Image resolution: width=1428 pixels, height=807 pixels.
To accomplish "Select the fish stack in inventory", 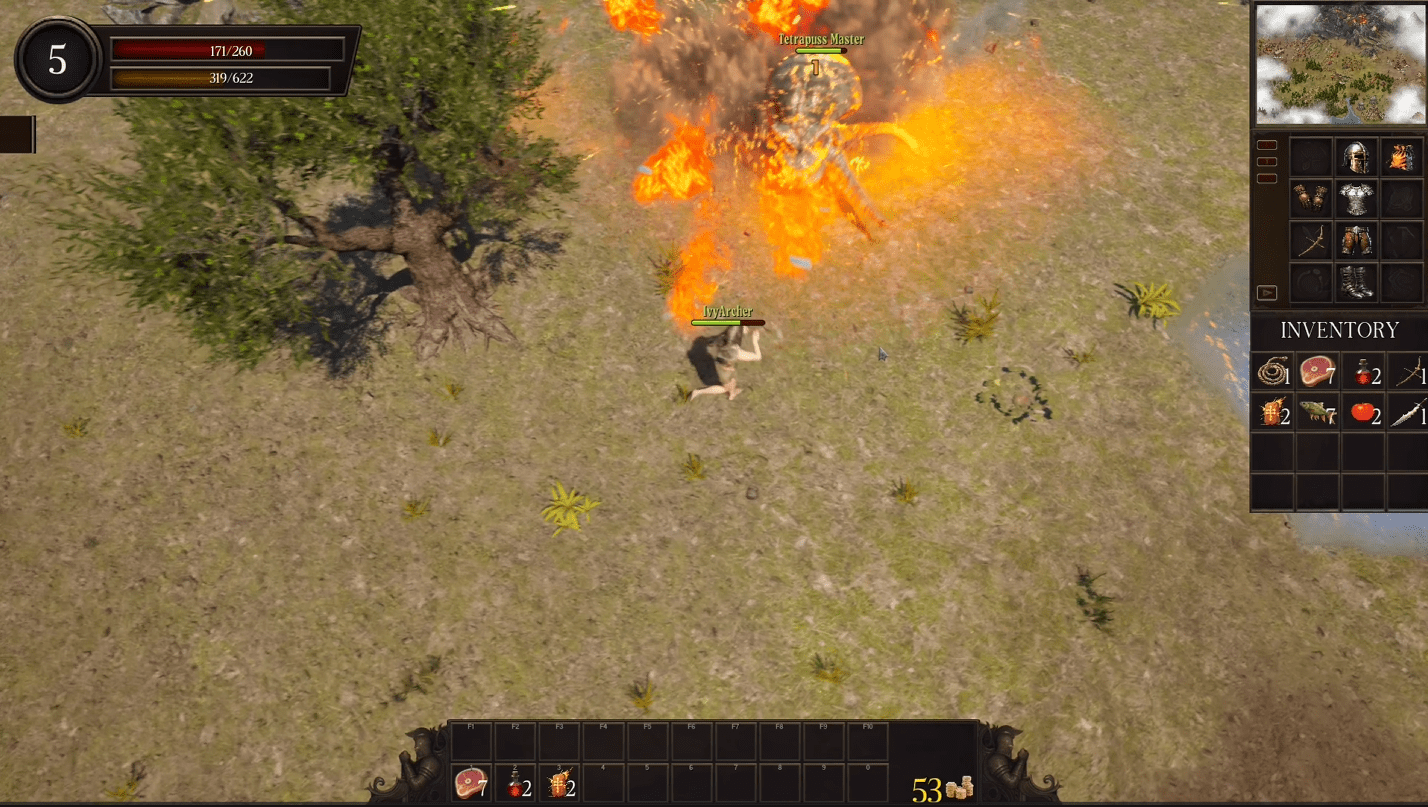I will [x=1316, y=412].
